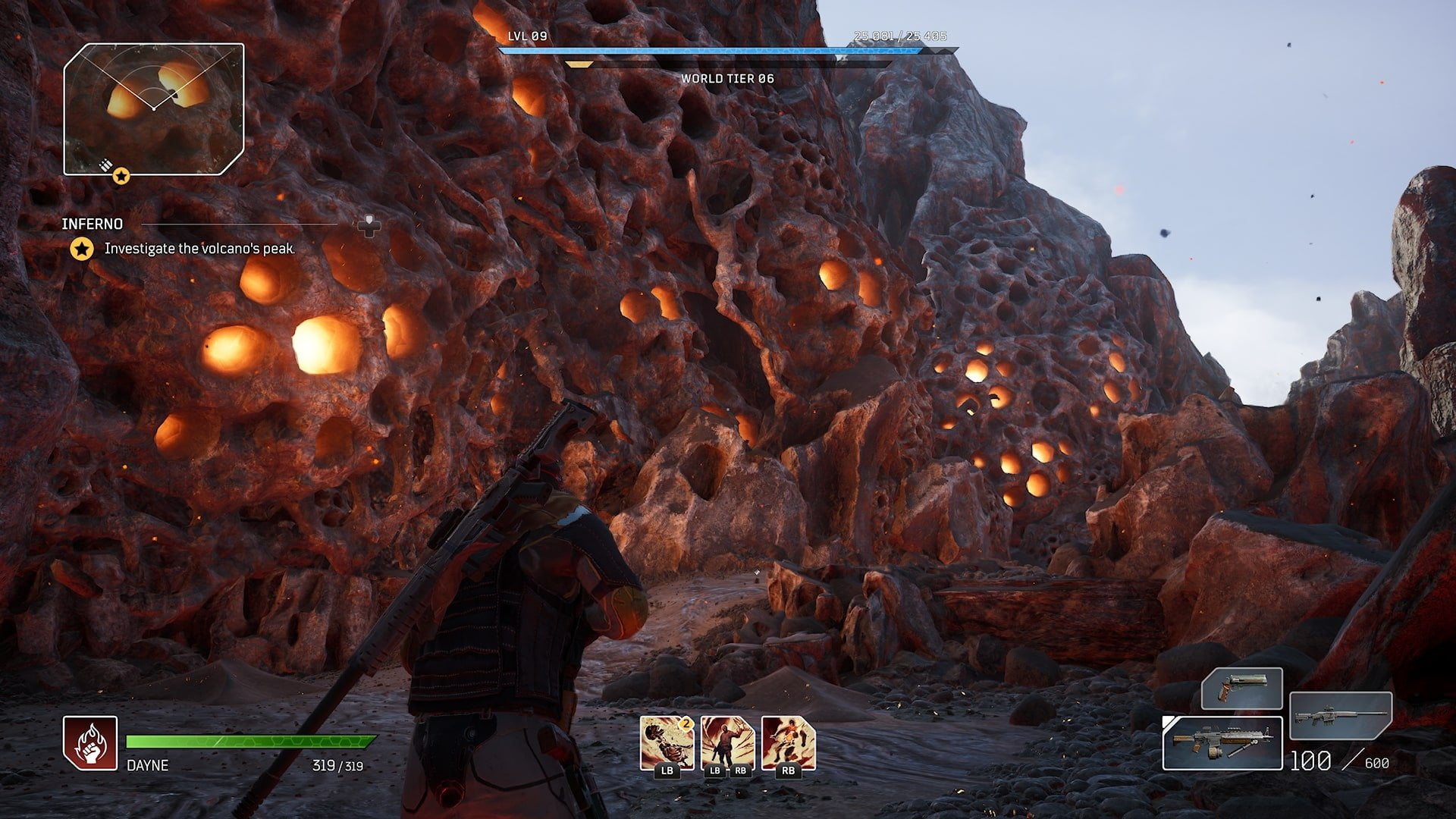Click the gold star marker below the minimap
Screen dimensions: 1456x819
pyautogui.click(x=121, y=177)
